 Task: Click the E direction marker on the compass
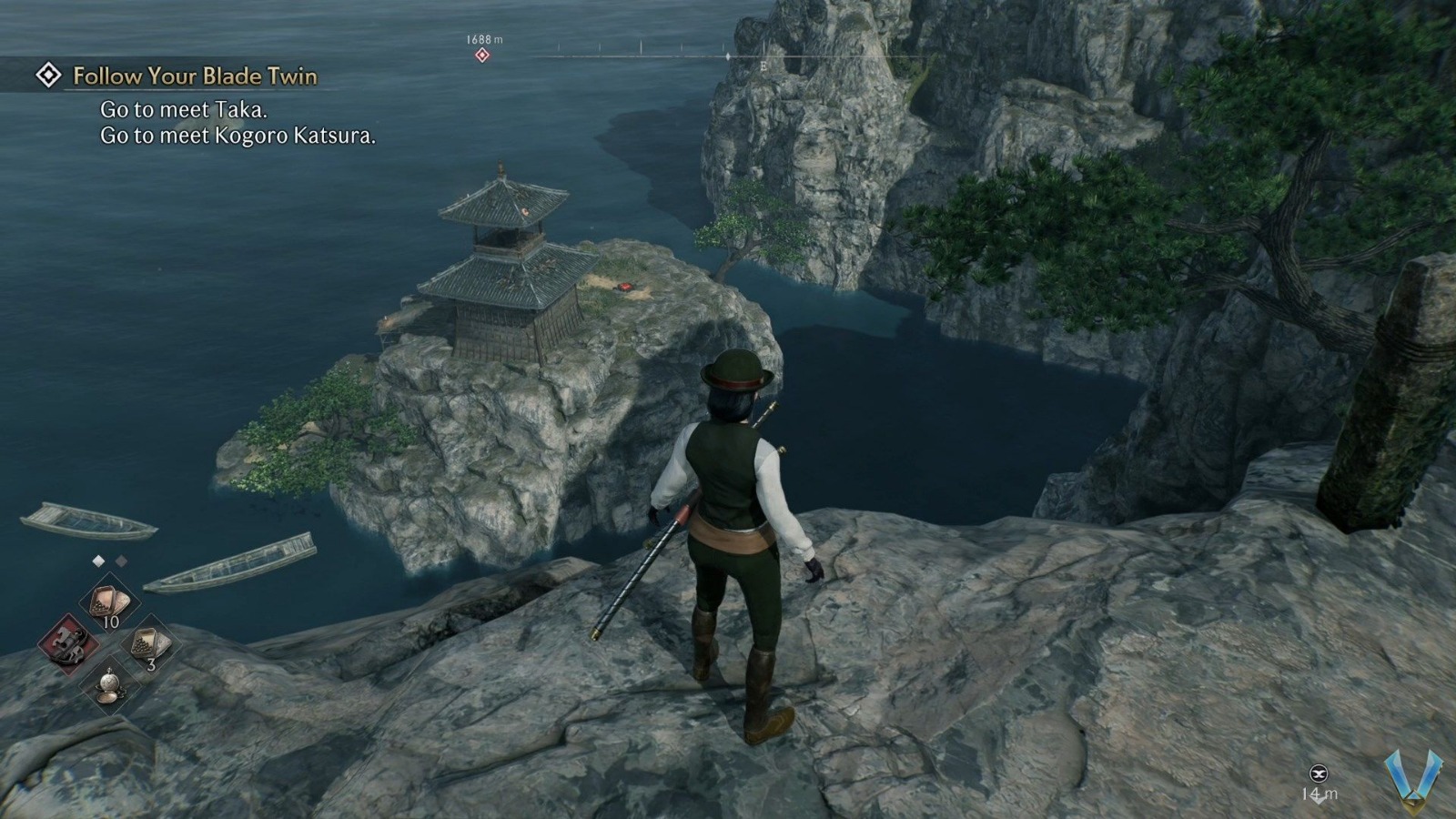(x=763, y=66)
